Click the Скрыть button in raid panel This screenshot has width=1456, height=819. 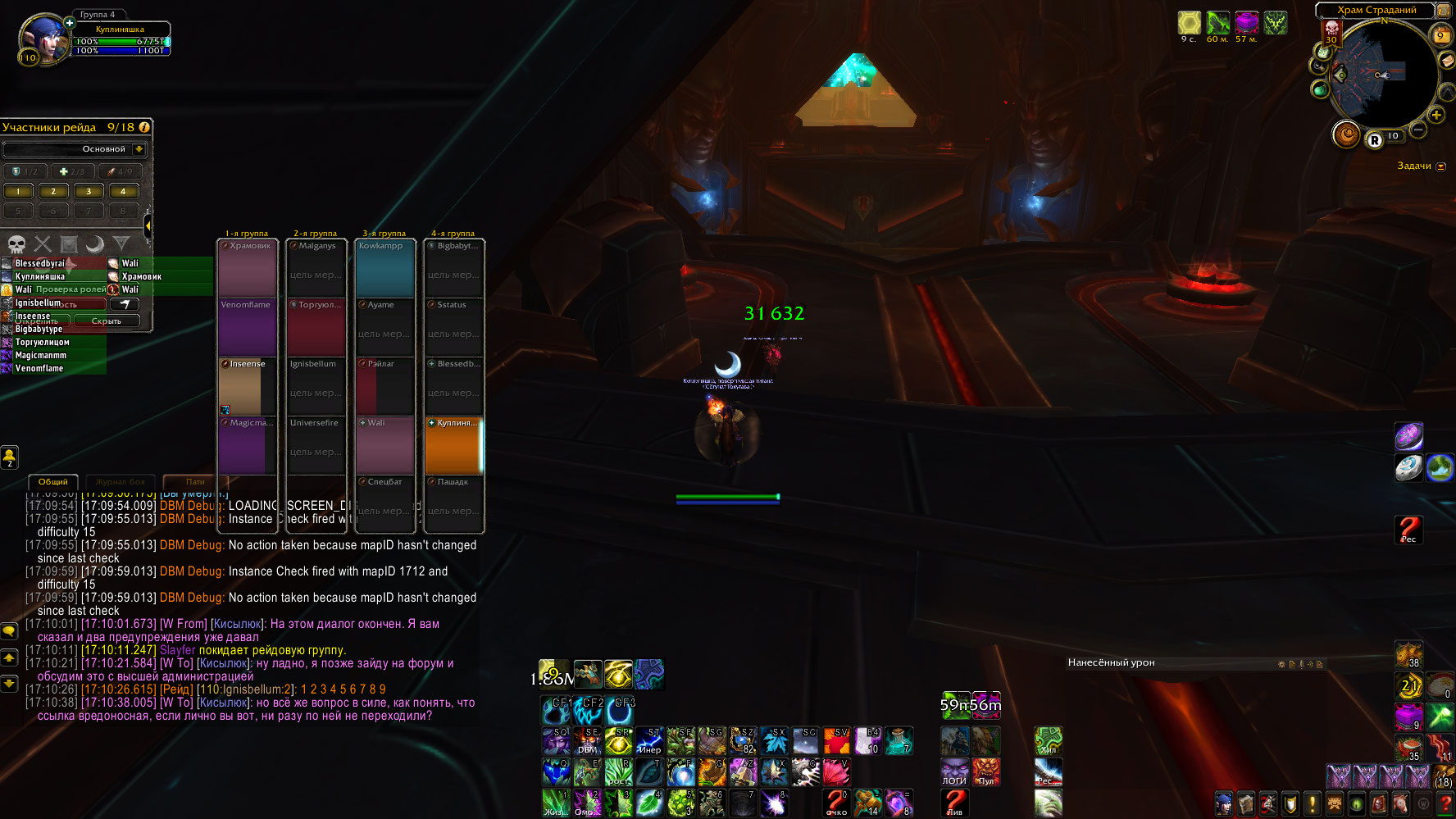107,321
